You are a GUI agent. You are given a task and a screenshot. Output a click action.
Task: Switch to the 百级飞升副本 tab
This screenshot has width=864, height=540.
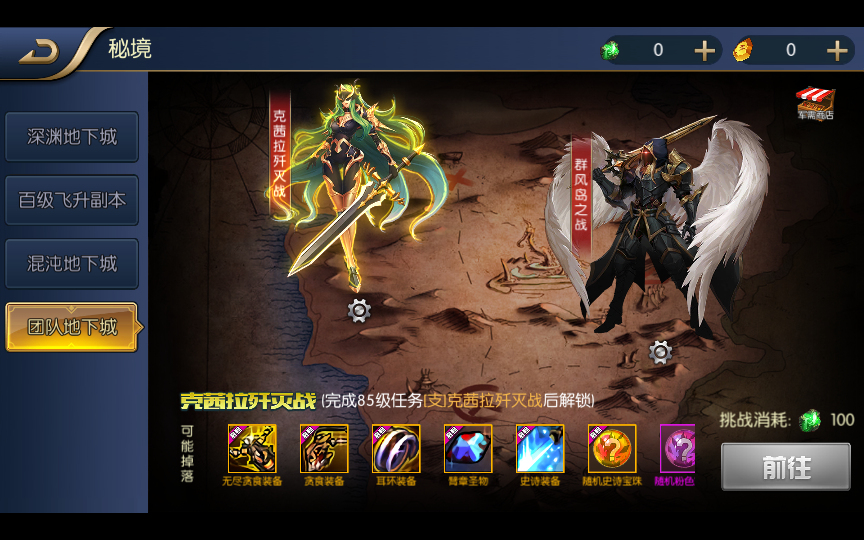click(x=72, y=200)
